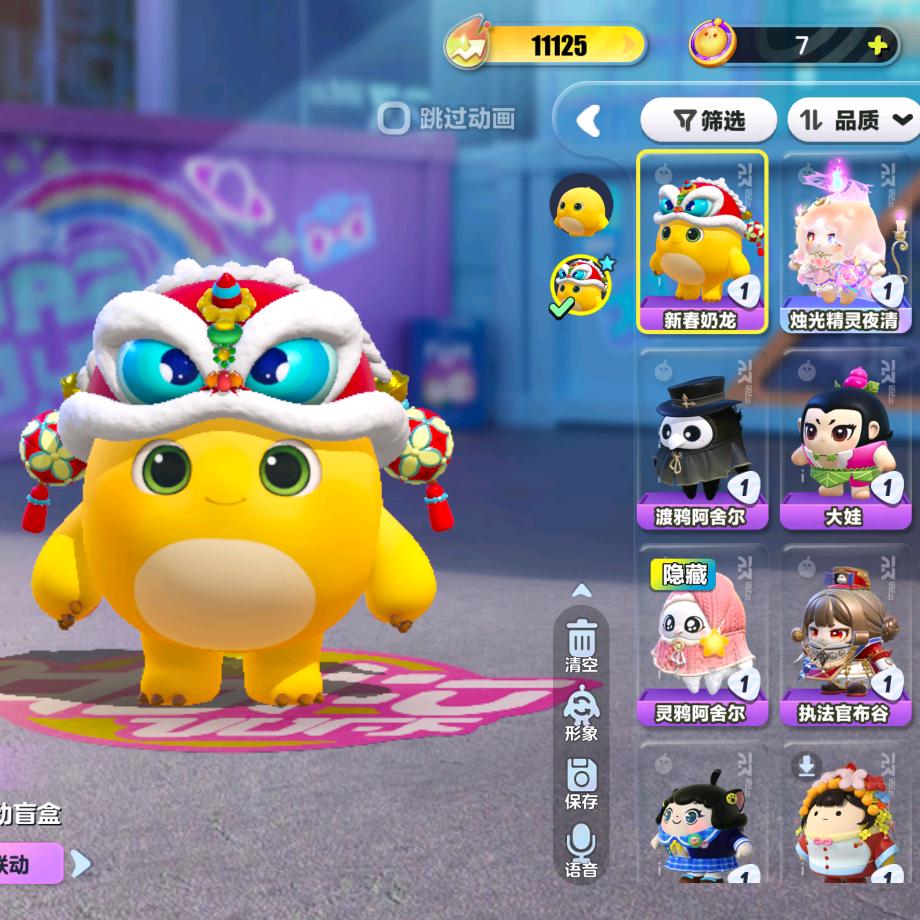Click the purple 联动 button

pyautogui.click(x=30, y=863)
